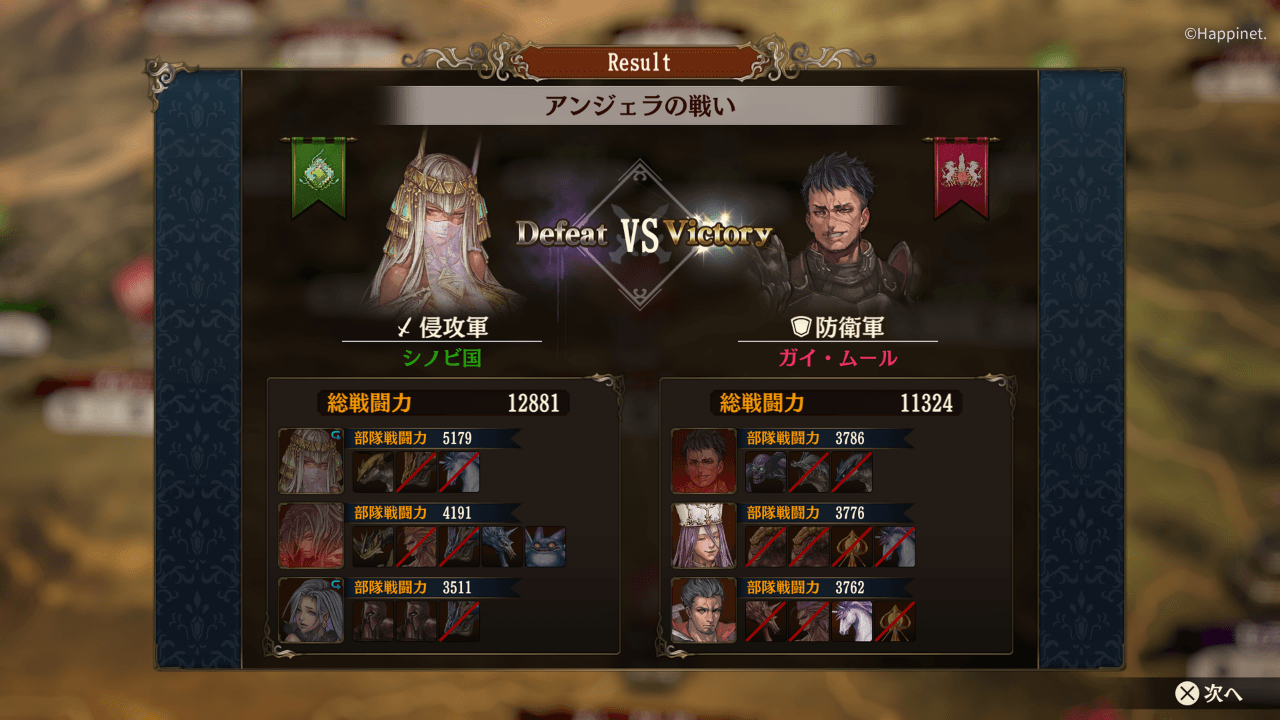Choose the red-tinted squad portrait with 4191 power
Image resolution: width=1280 pixels, height=720 pixels.
click(x=311, y=536)
